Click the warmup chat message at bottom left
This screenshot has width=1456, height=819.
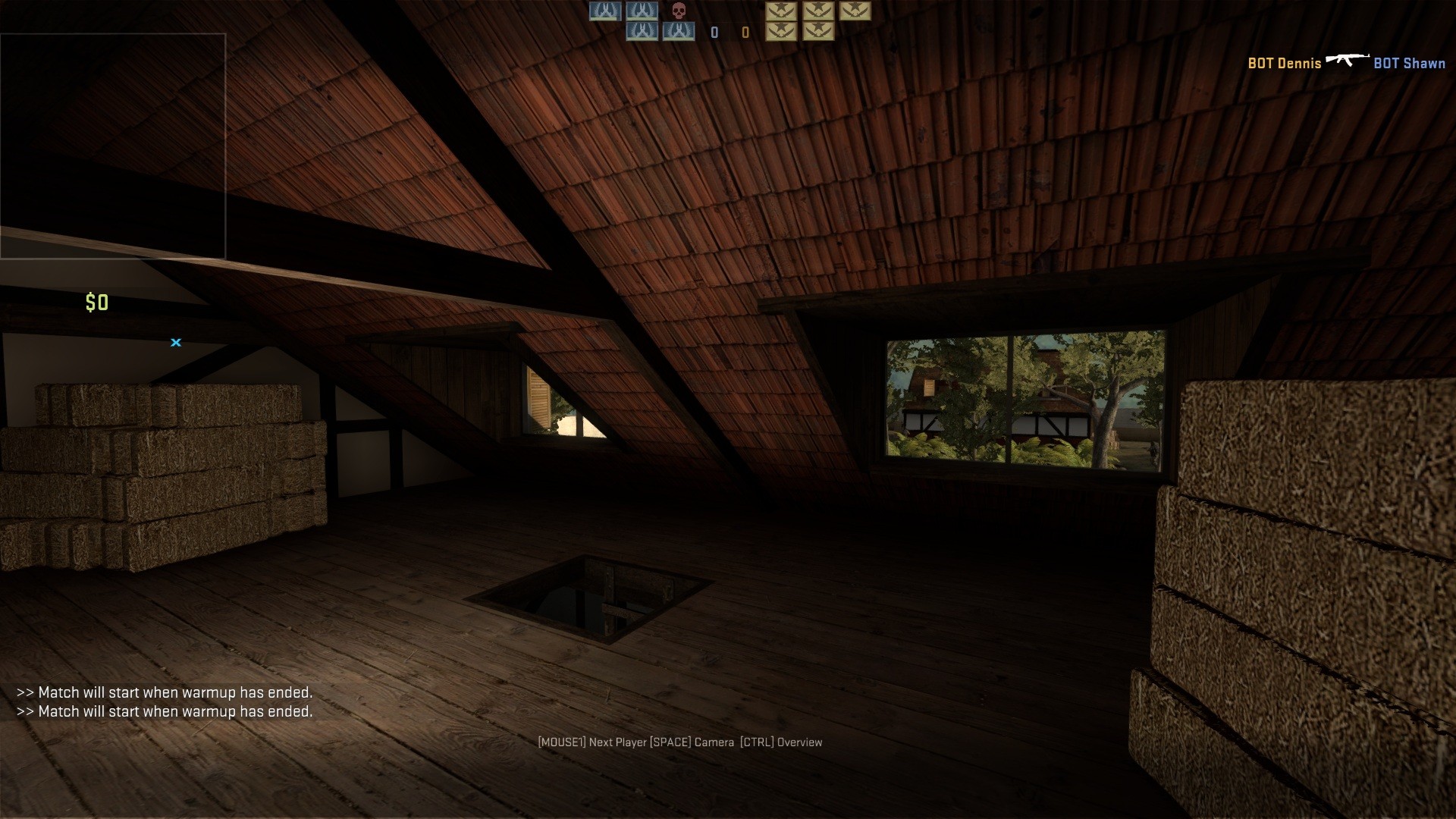coord(165,692)
